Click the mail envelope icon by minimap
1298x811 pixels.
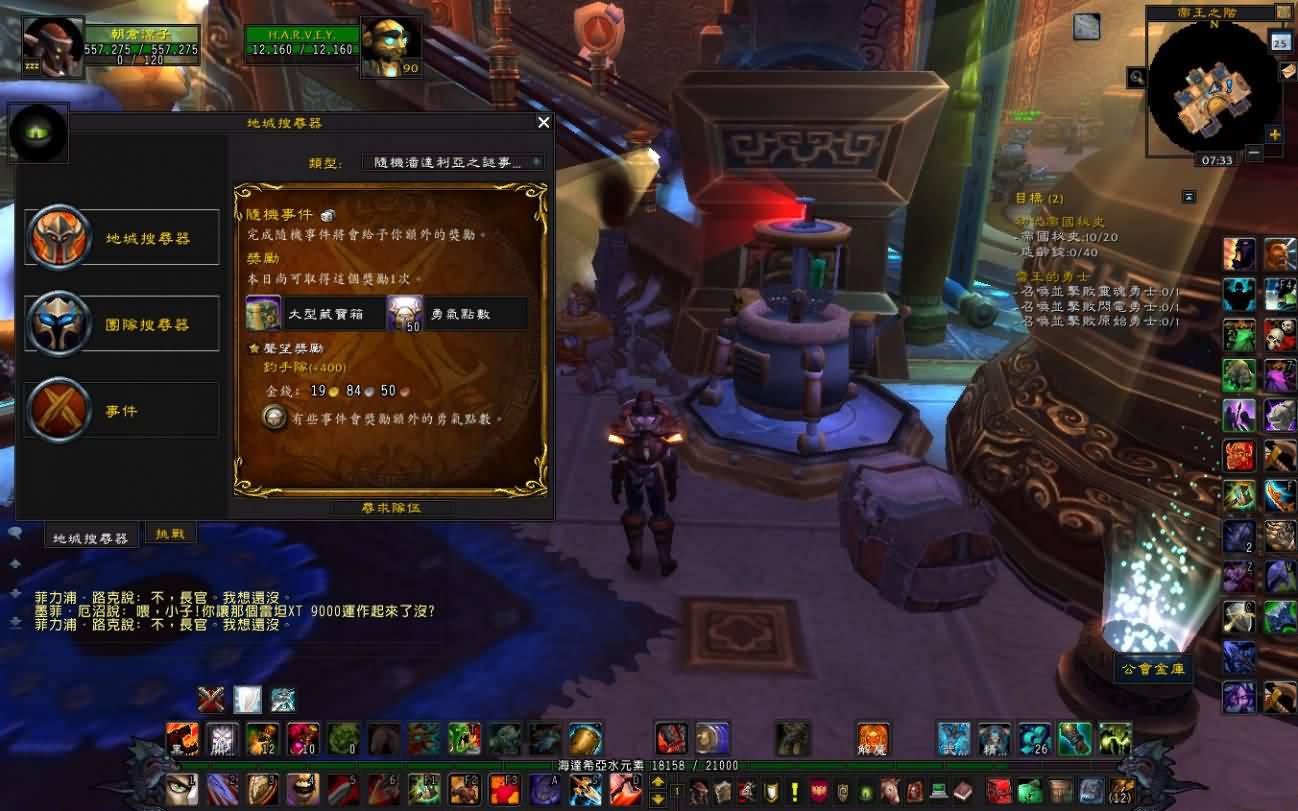[x=1288, y=70]
